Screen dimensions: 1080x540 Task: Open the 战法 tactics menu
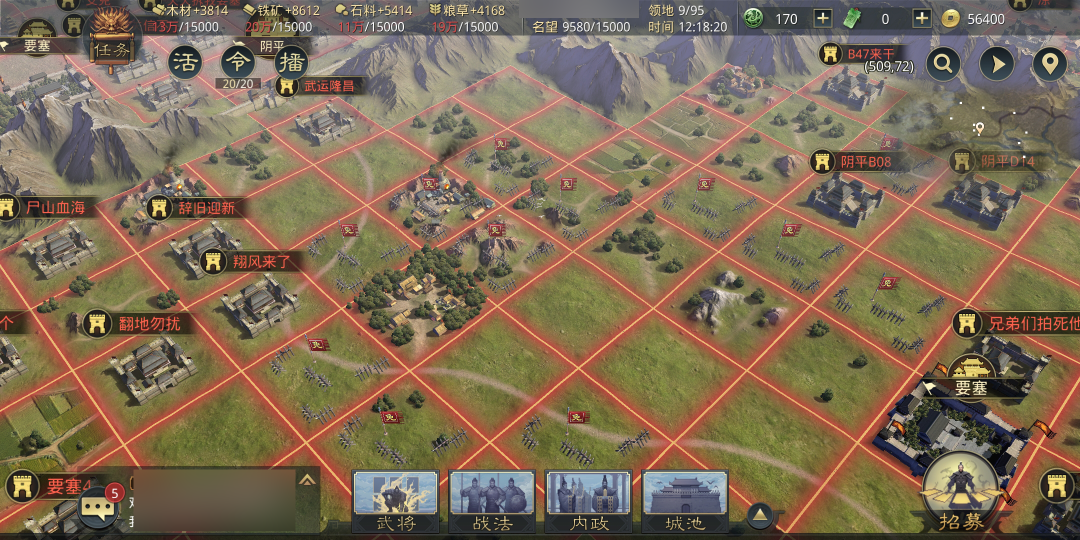492,500
